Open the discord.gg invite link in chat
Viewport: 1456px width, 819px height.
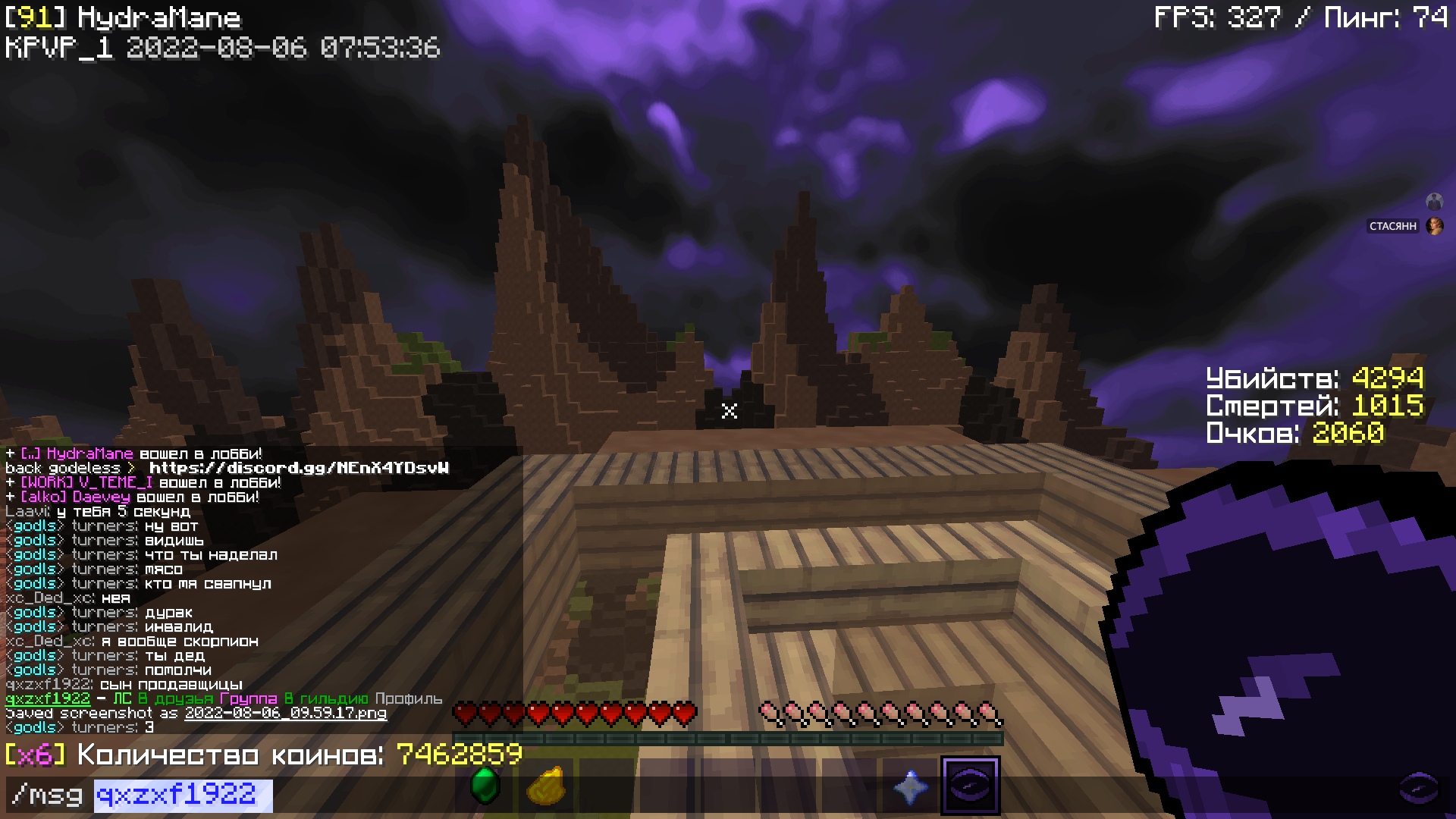pos(299,468)
